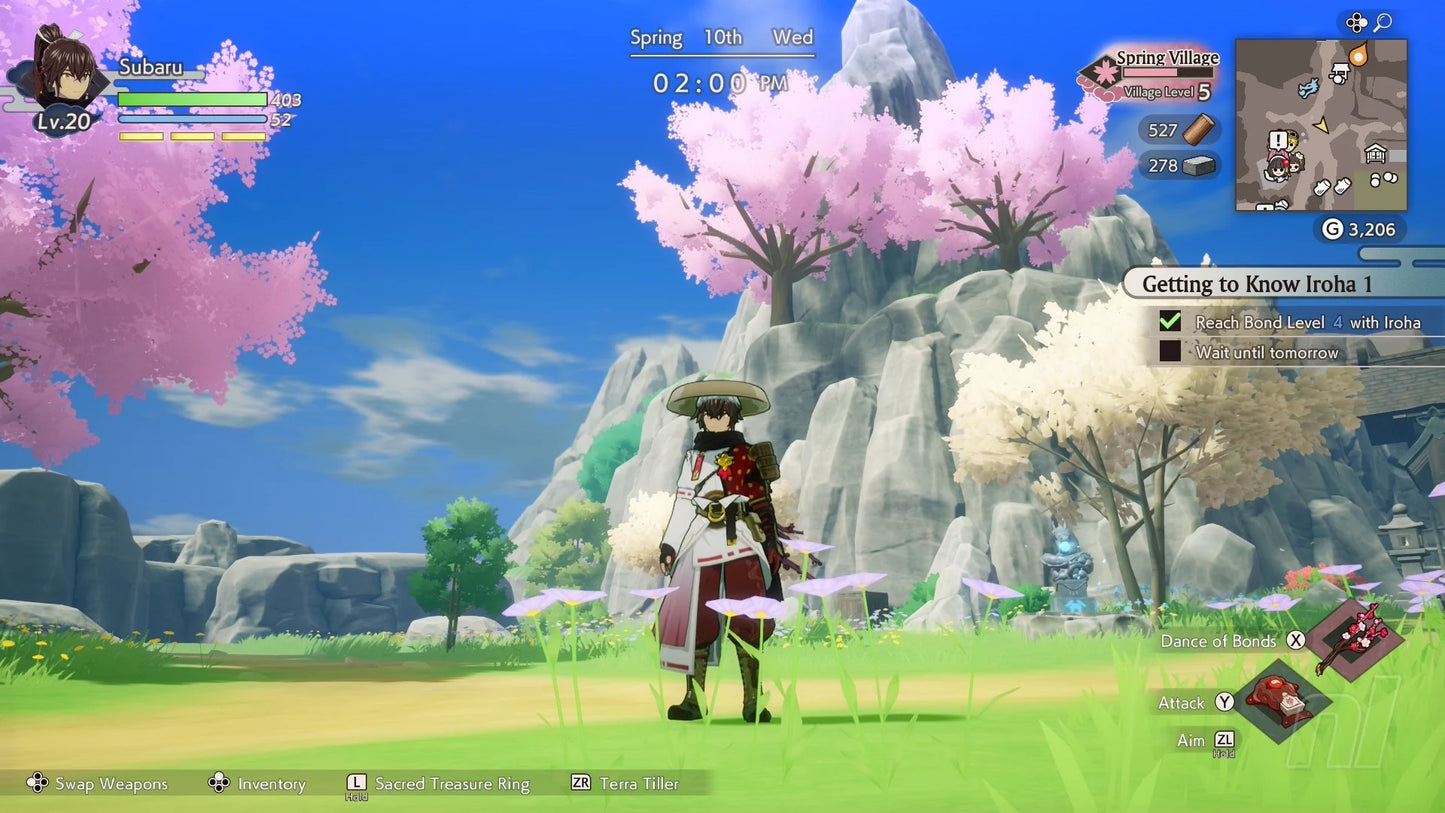Screen dimensions: 1445x813
Task: Click the exclamation mark icon on the minimap
Action: pos(1277,138)
